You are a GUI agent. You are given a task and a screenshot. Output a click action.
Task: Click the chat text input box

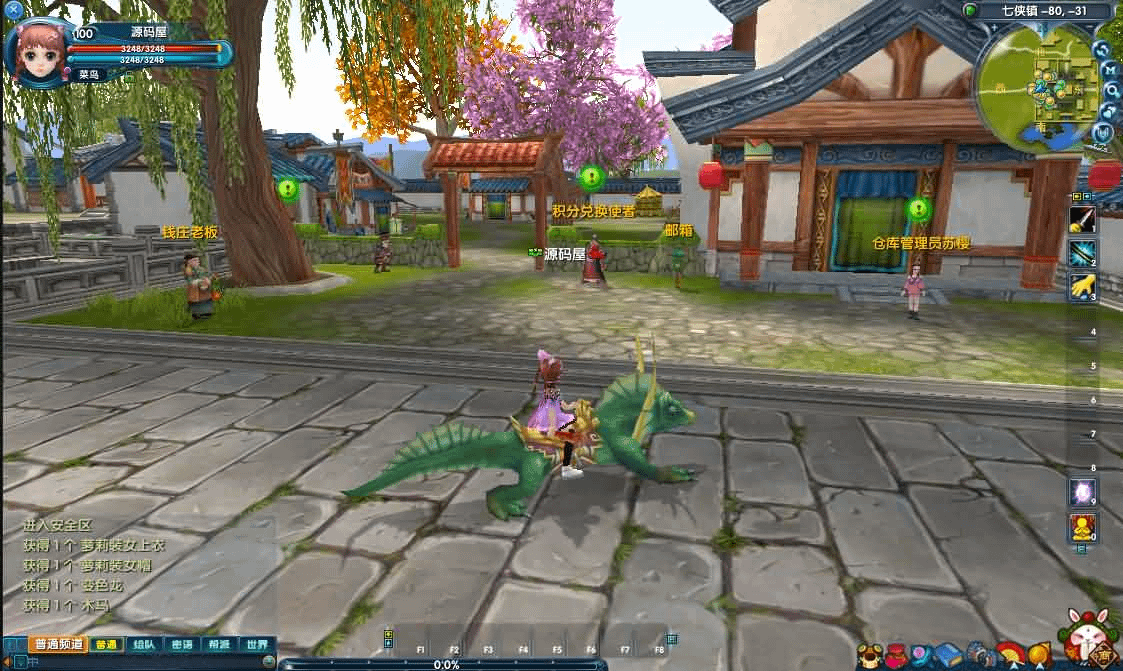point(150,663)
